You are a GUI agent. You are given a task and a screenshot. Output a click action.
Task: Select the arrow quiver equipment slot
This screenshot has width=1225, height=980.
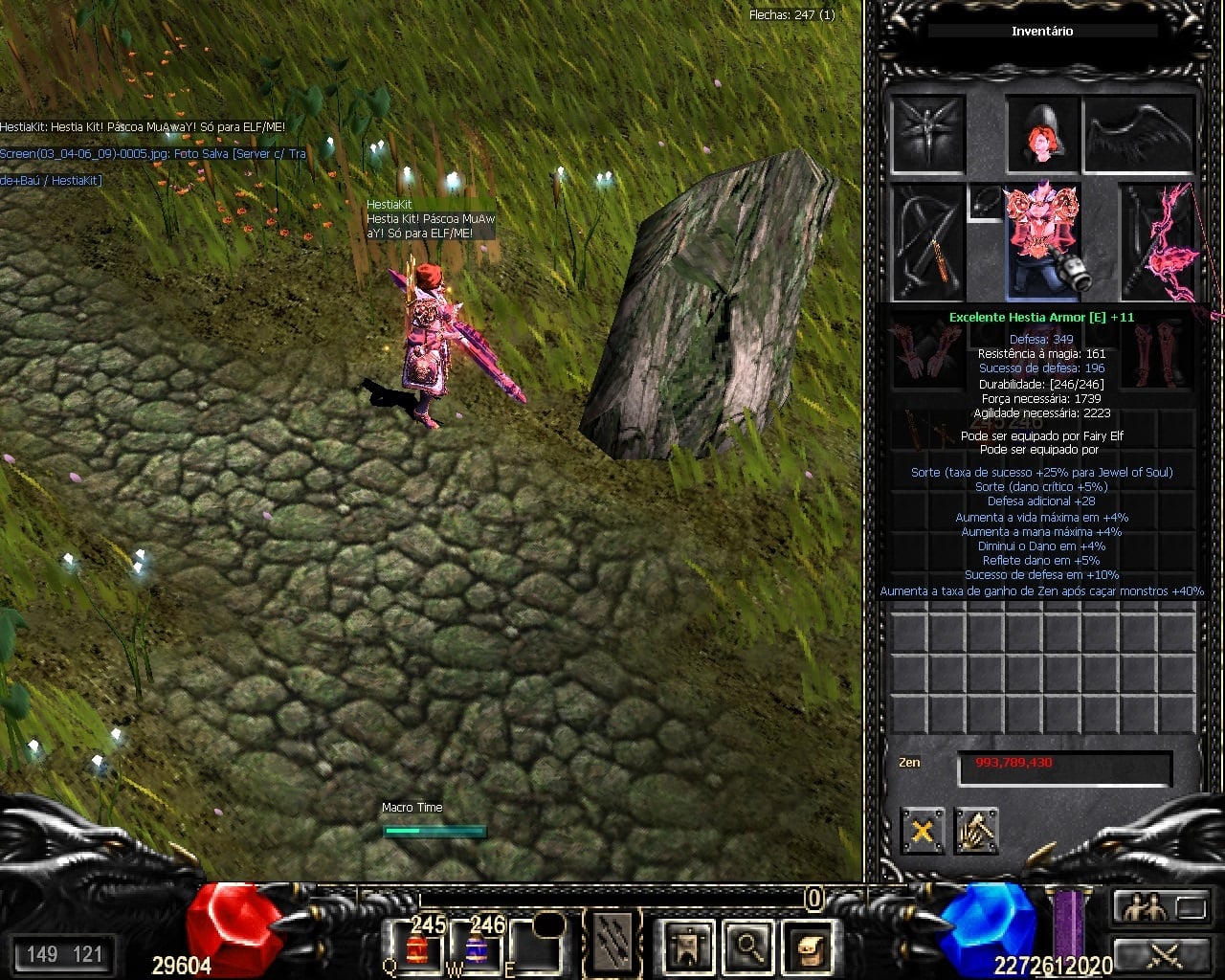[x=927, y=241]
